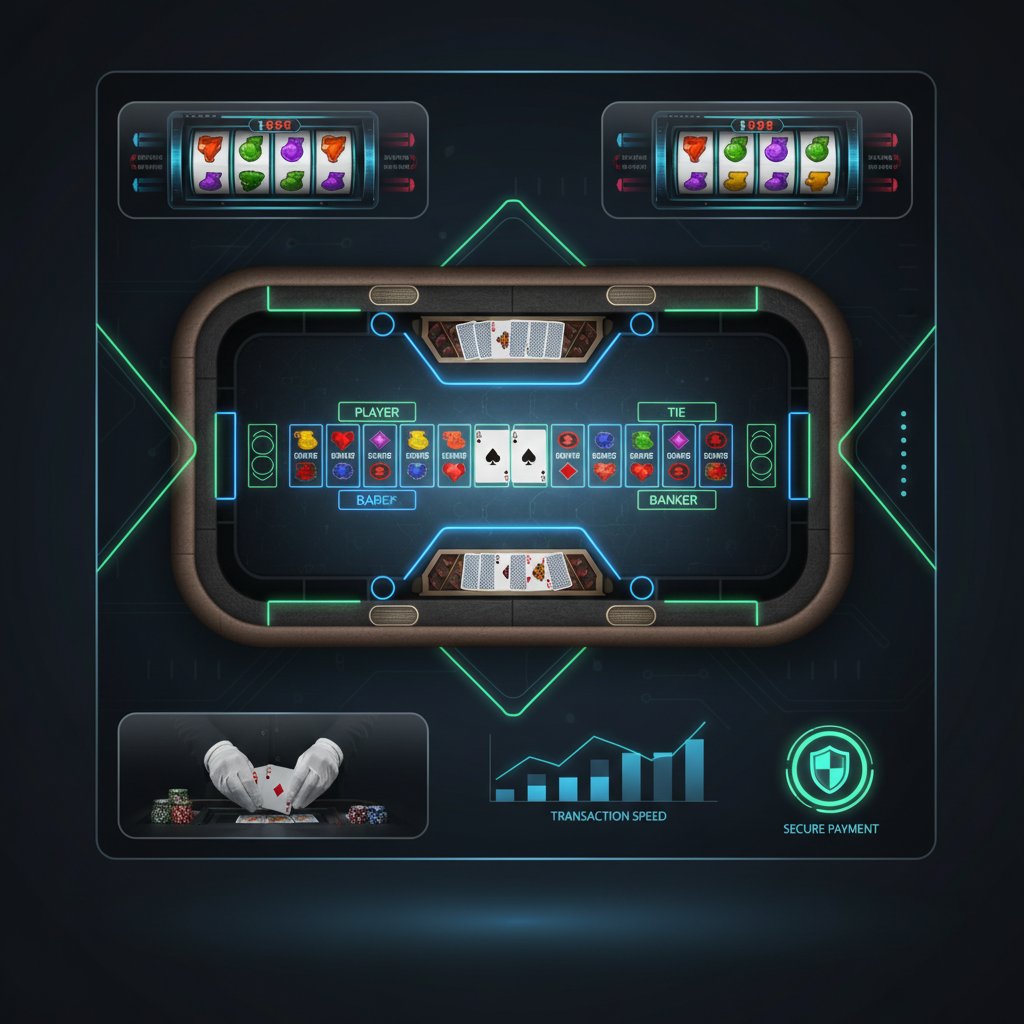
Task: Choose the TIE bet button
Action: click(x=676, y=412)
